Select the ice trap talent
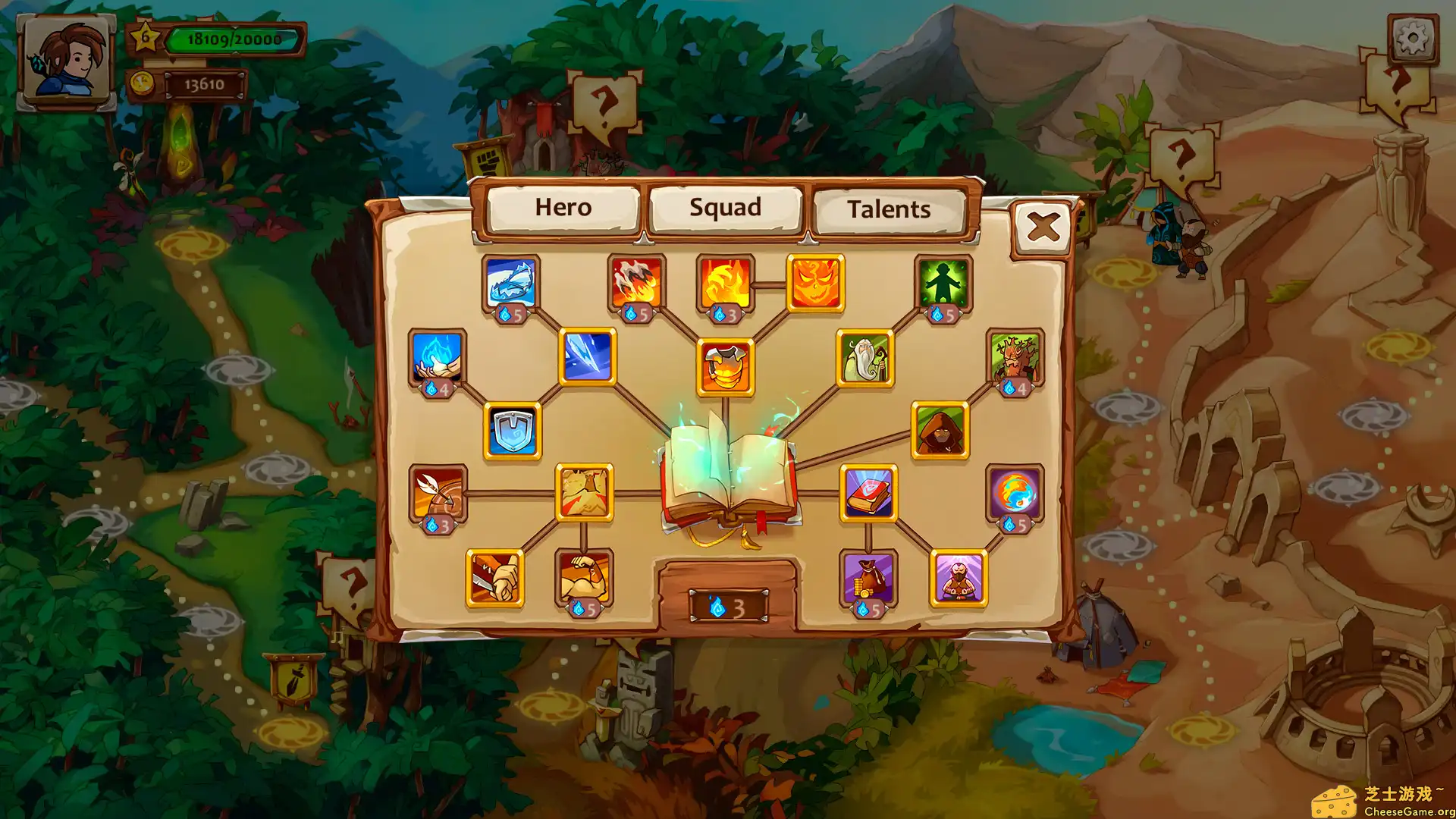The image size is (1456, 819). [x=511, y=284]
